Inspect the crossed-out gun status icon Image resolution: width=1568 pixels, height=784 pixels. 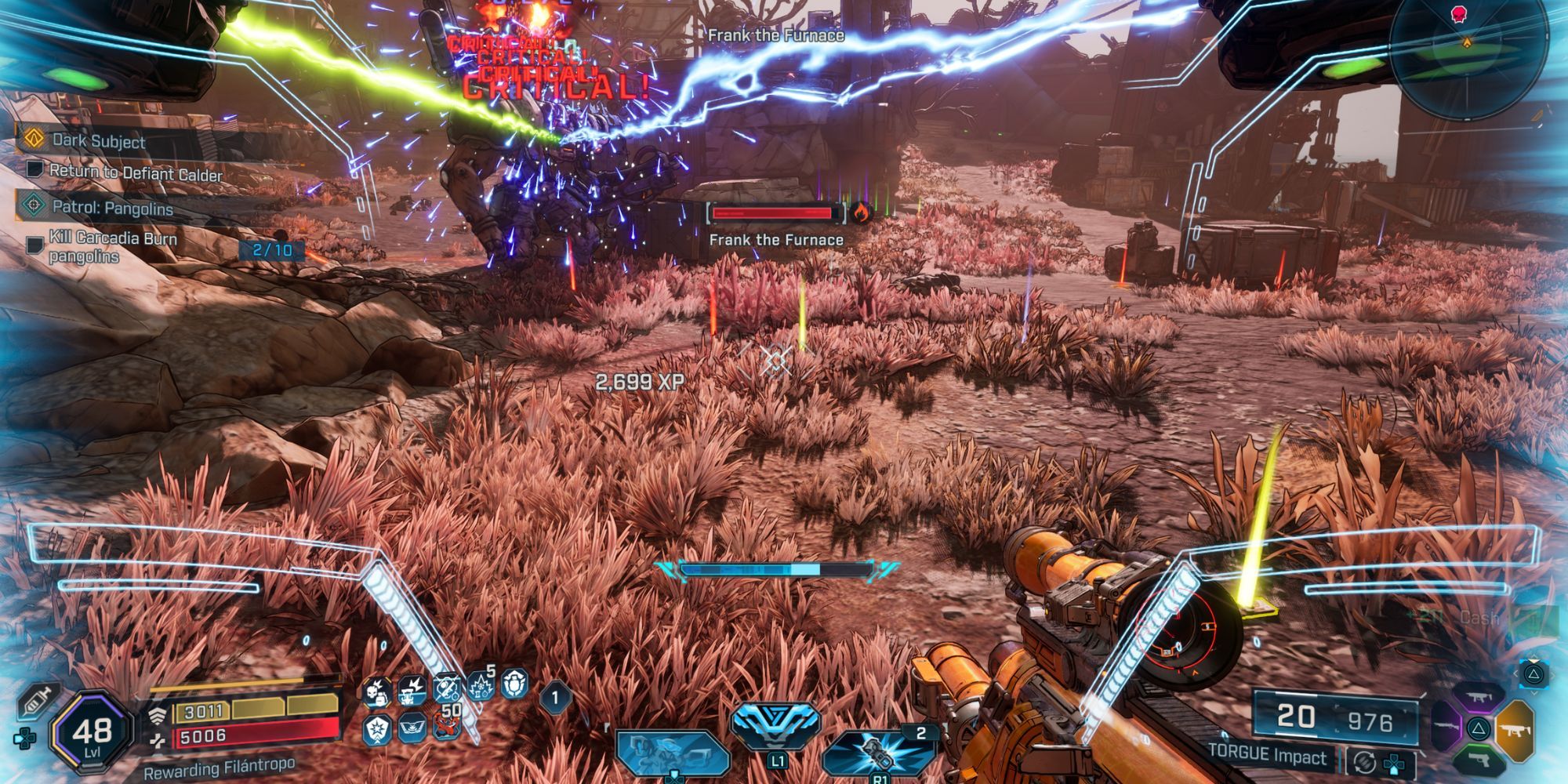(x=446, y=690)
